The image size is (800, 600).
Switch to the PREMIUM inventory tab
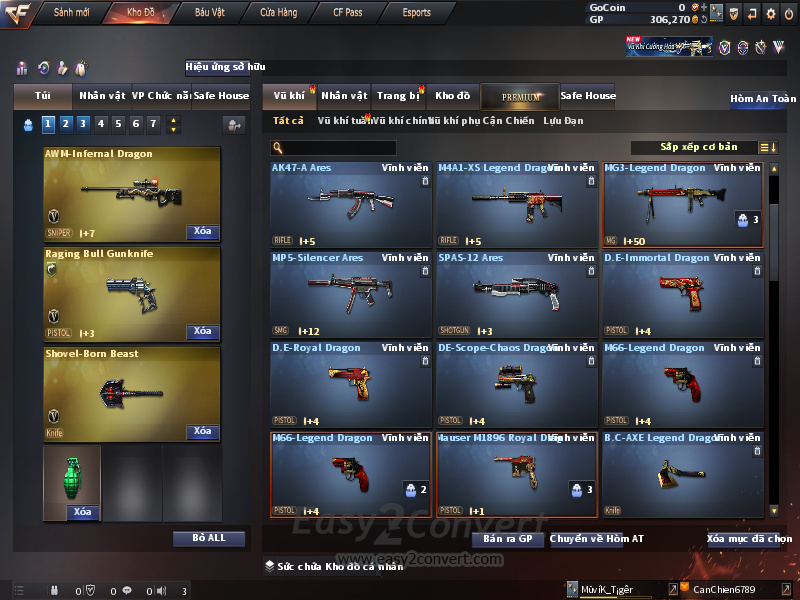[x=518, y=96]
